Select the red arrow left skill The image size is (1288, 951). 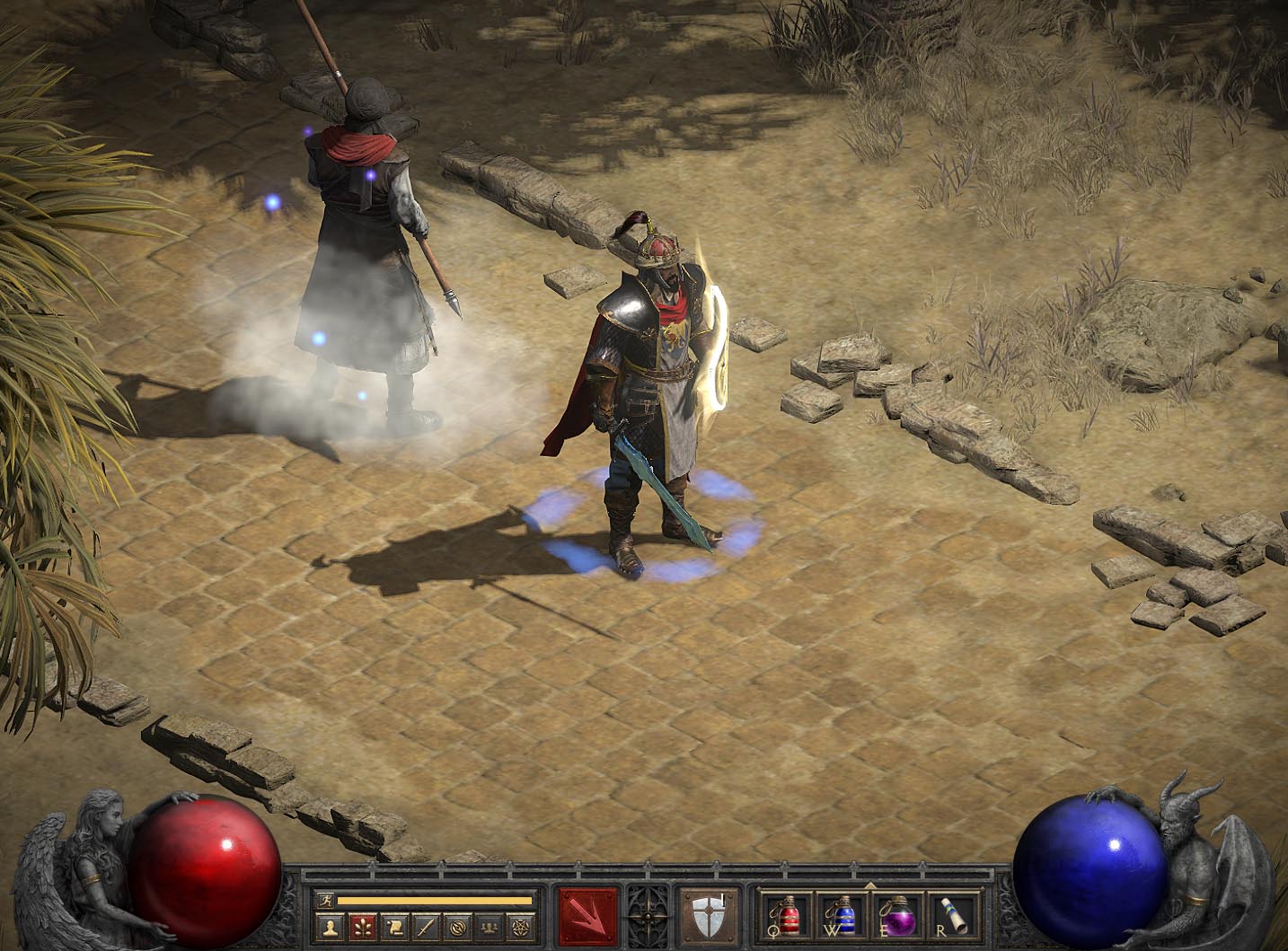588,917
